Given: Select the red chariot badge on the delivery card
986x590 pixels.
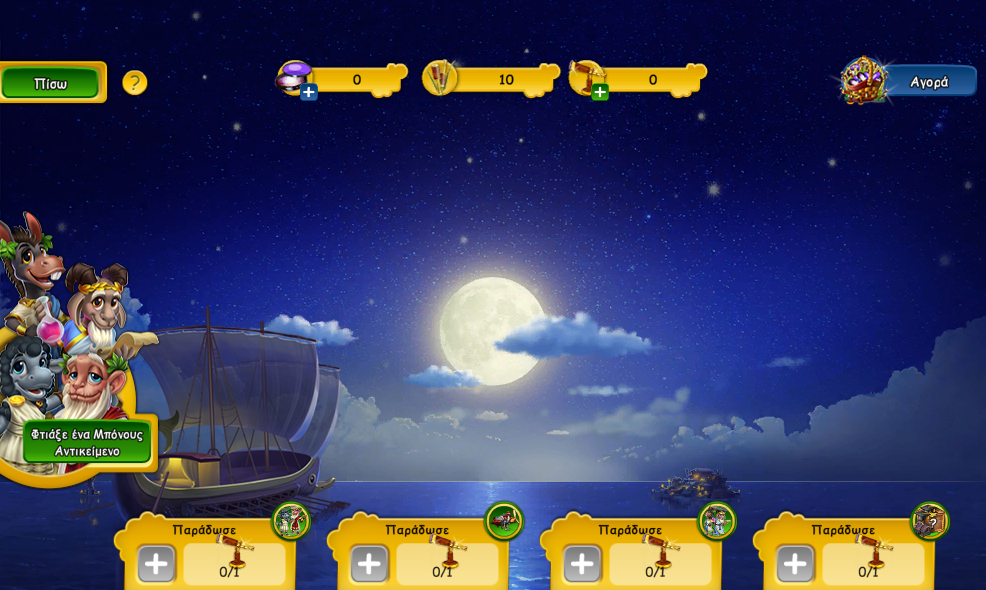Looking at the screenshot, I should [504, 520].
